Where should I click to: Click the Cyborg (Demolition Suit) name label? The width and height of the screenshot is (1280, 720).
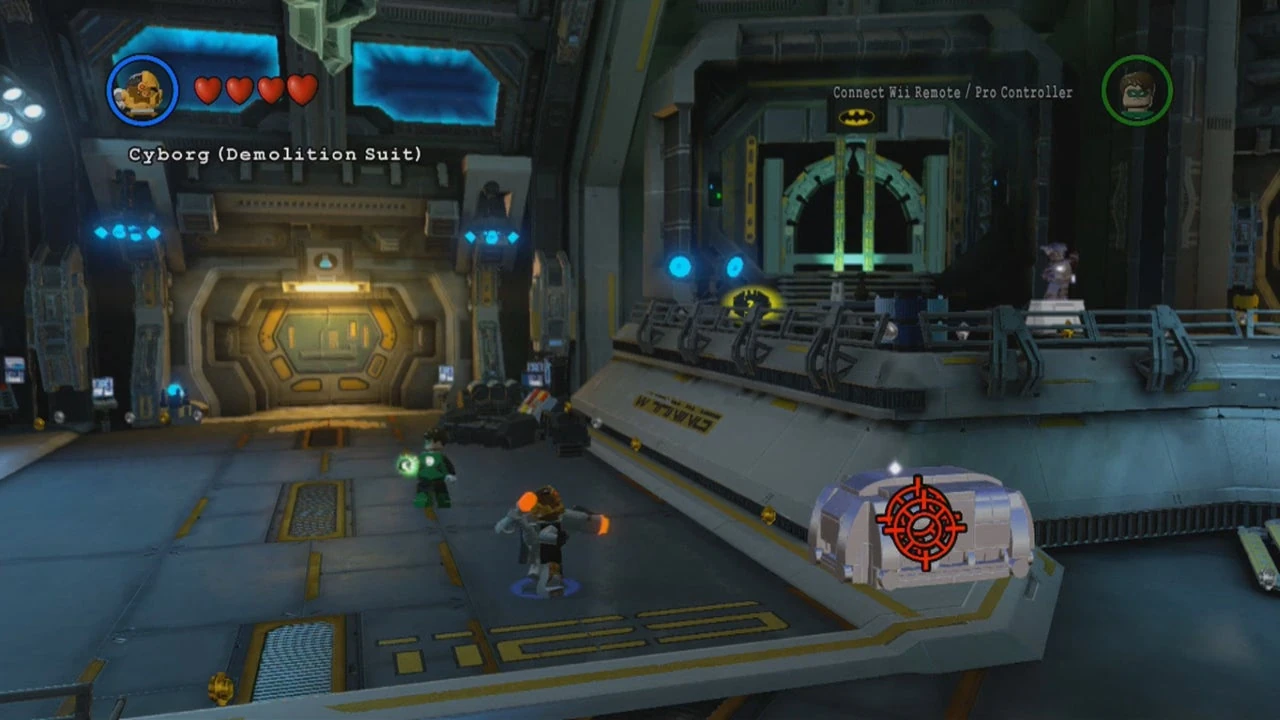coord(276,154)
